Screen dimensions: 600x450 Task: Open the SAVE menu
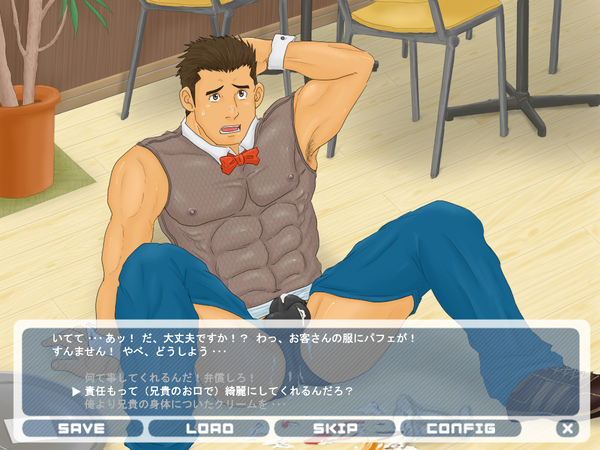pyautogui.click(x=82, y=428)
